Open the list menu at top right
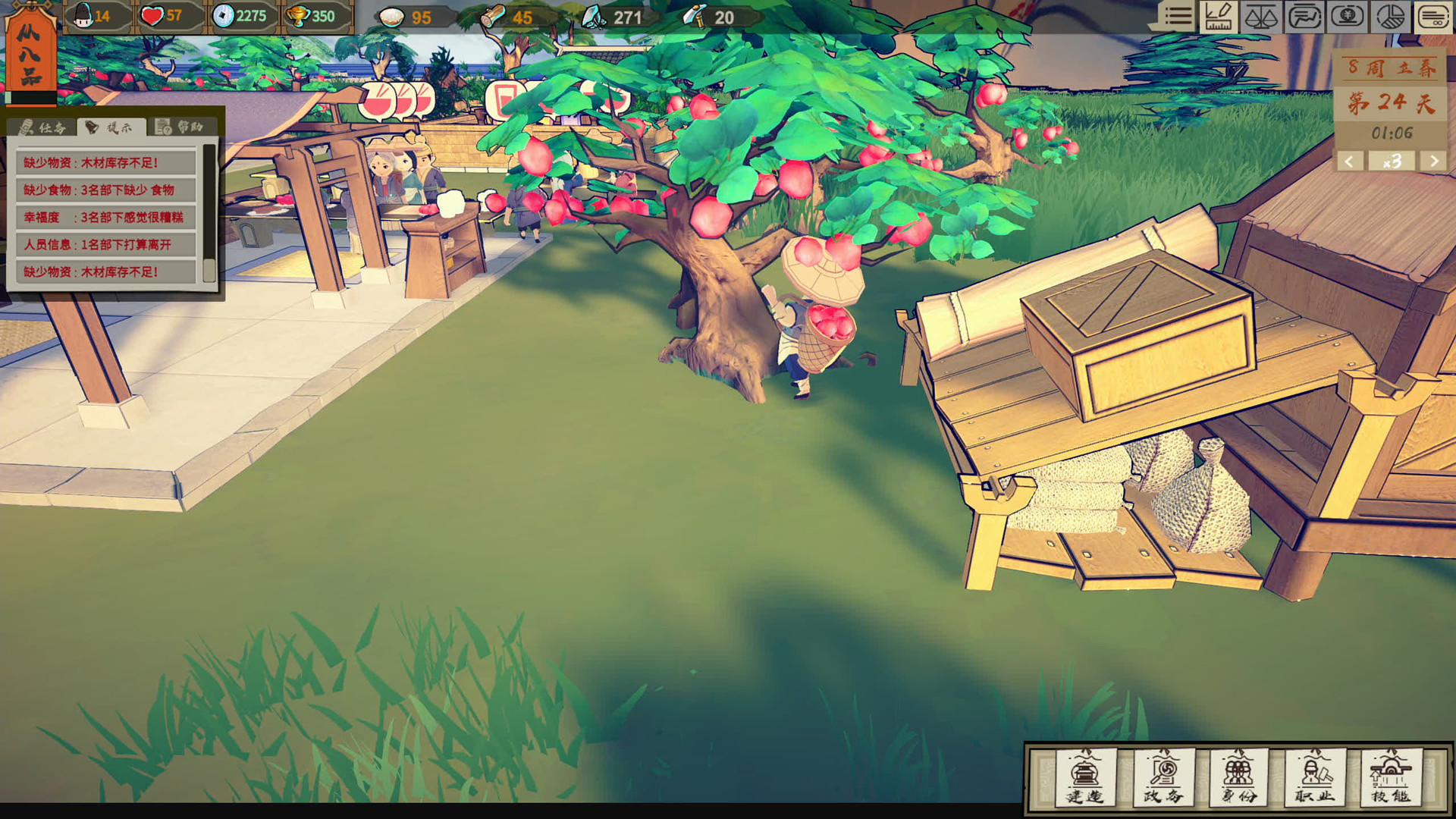The width and height of the screenshot is (1456, 819). point(1178,17)
